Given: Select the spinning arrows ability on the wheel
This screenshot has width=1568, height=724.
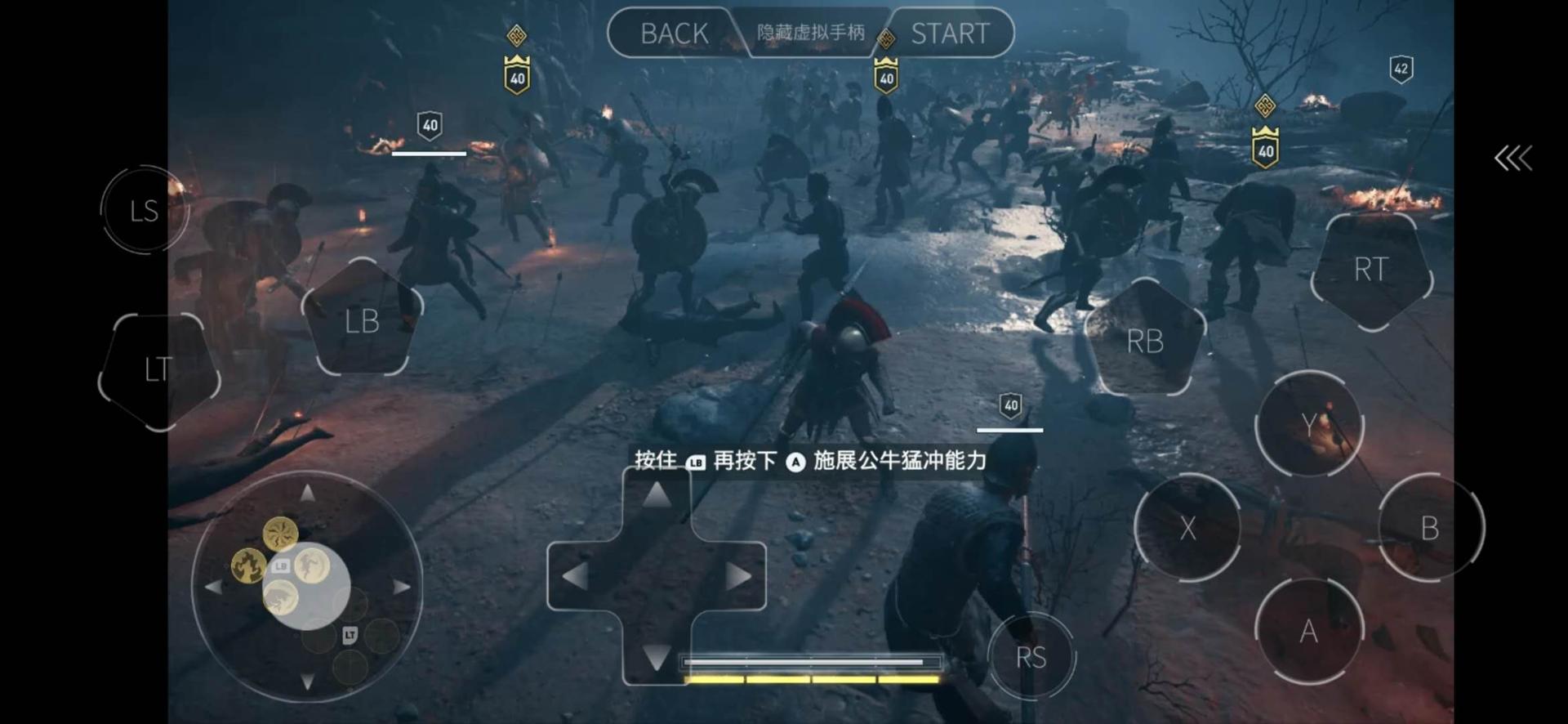Looking at the screenshot, I should [x=279, y=534].
